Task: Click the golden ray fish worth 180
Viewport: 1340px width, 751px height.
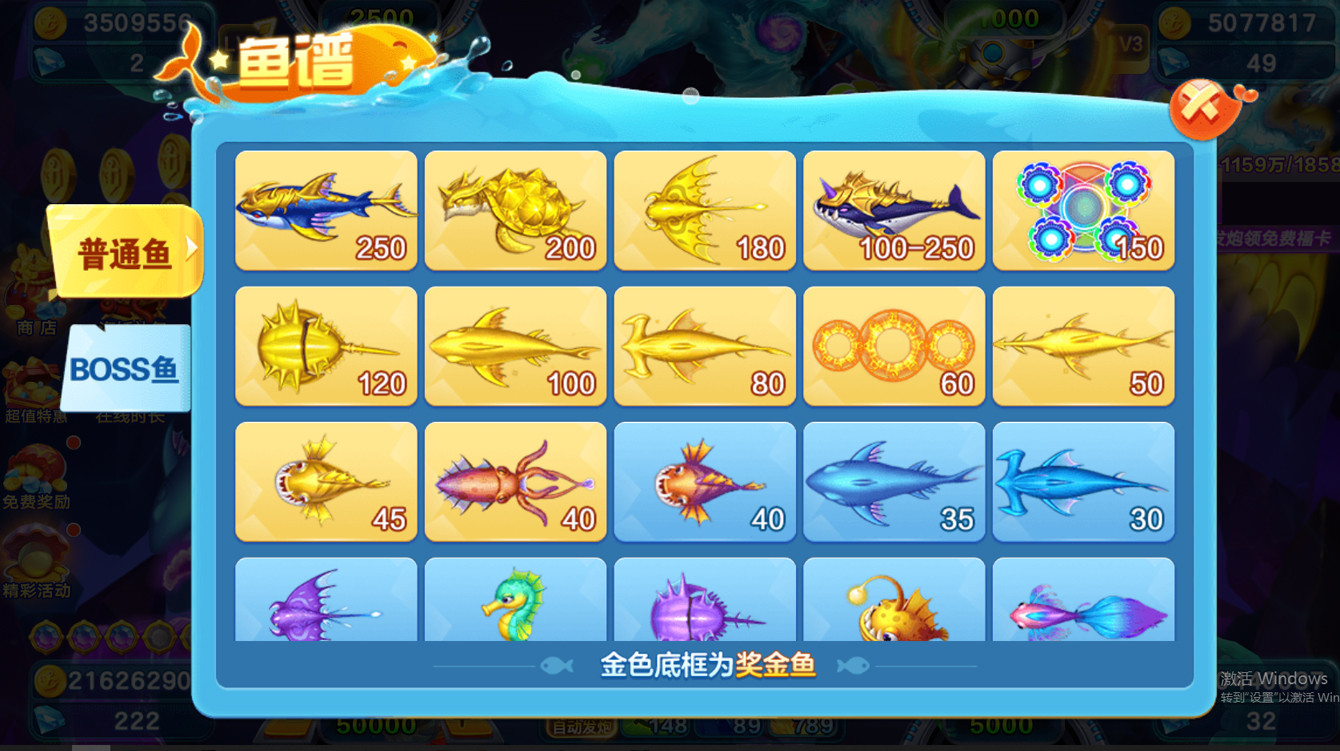Action: point(705,210)
